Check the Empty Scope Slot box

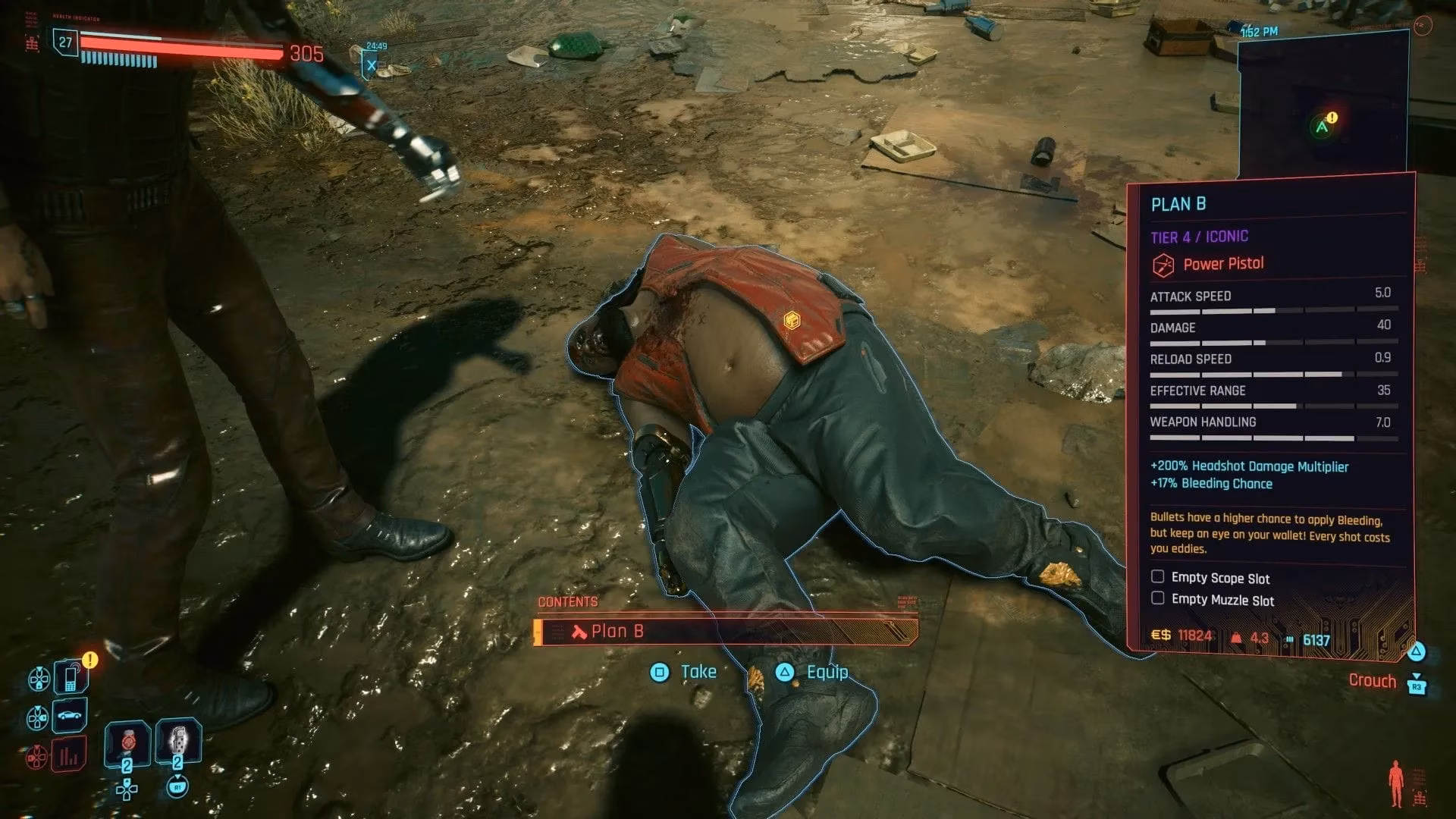click(1157, 576)
